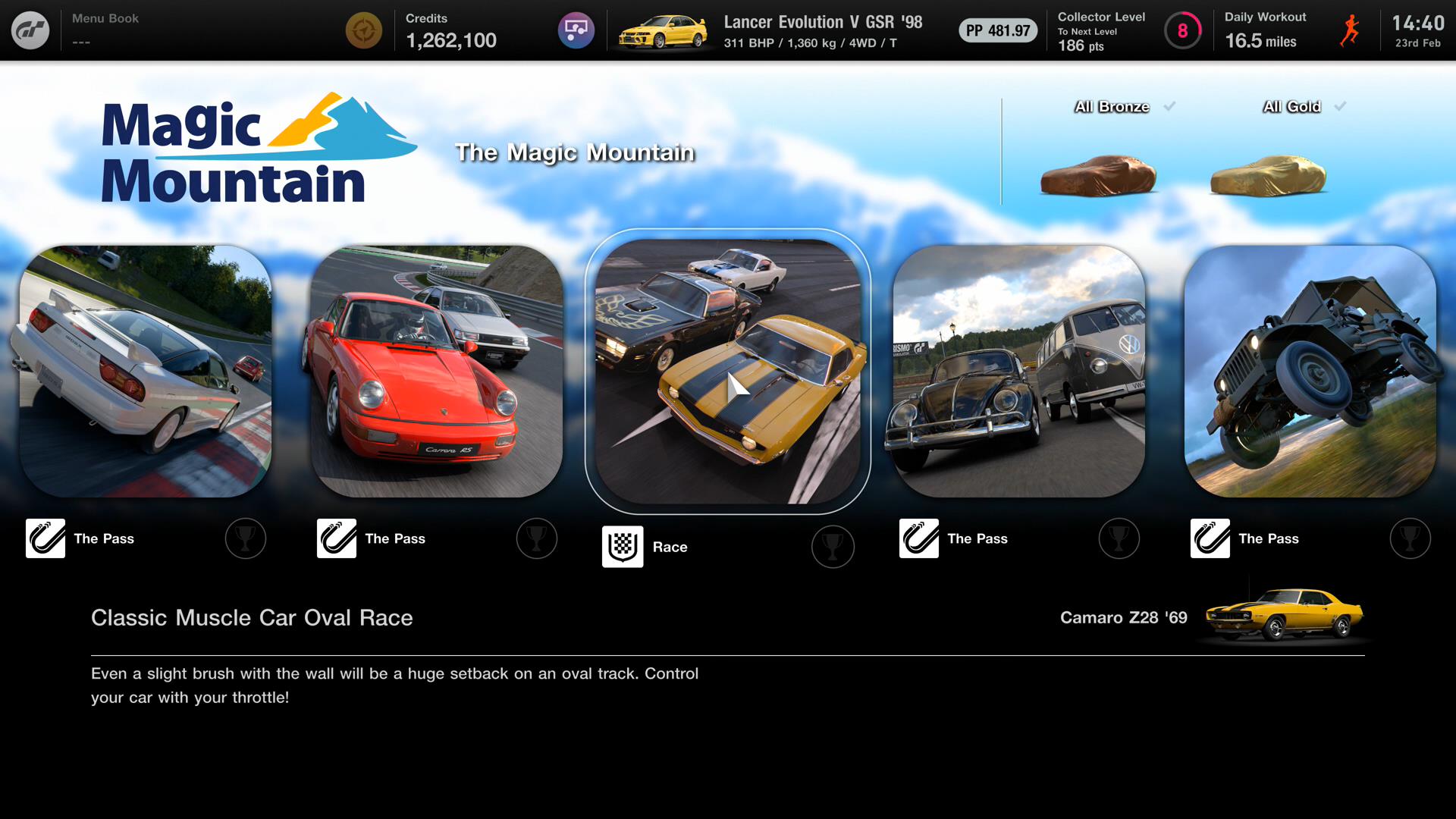Start the Classic Muscle Car Oval Race
Viewport: 1456px width, 819px height.
tap(728, 371)
